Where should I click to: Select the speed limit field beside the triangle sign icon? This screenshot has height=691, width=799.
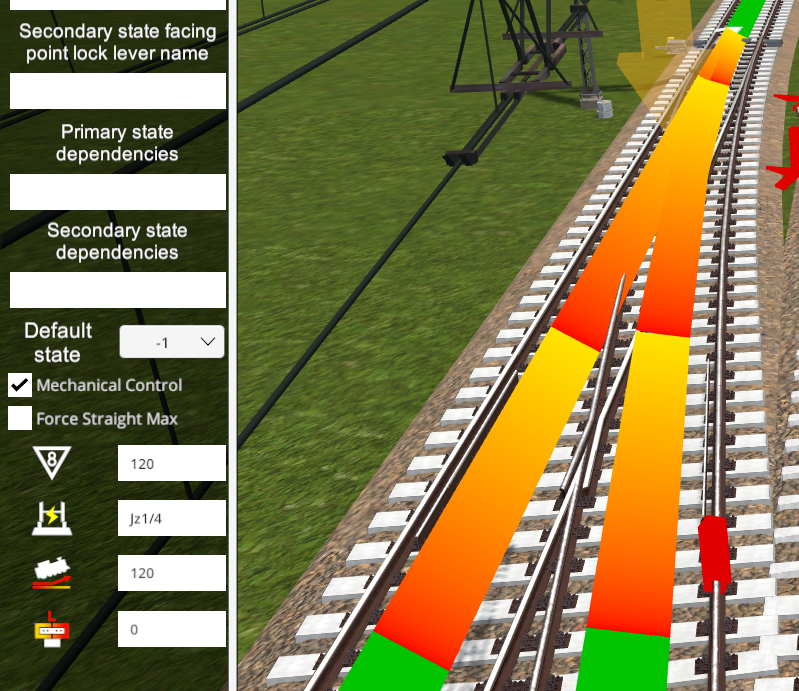171,464
